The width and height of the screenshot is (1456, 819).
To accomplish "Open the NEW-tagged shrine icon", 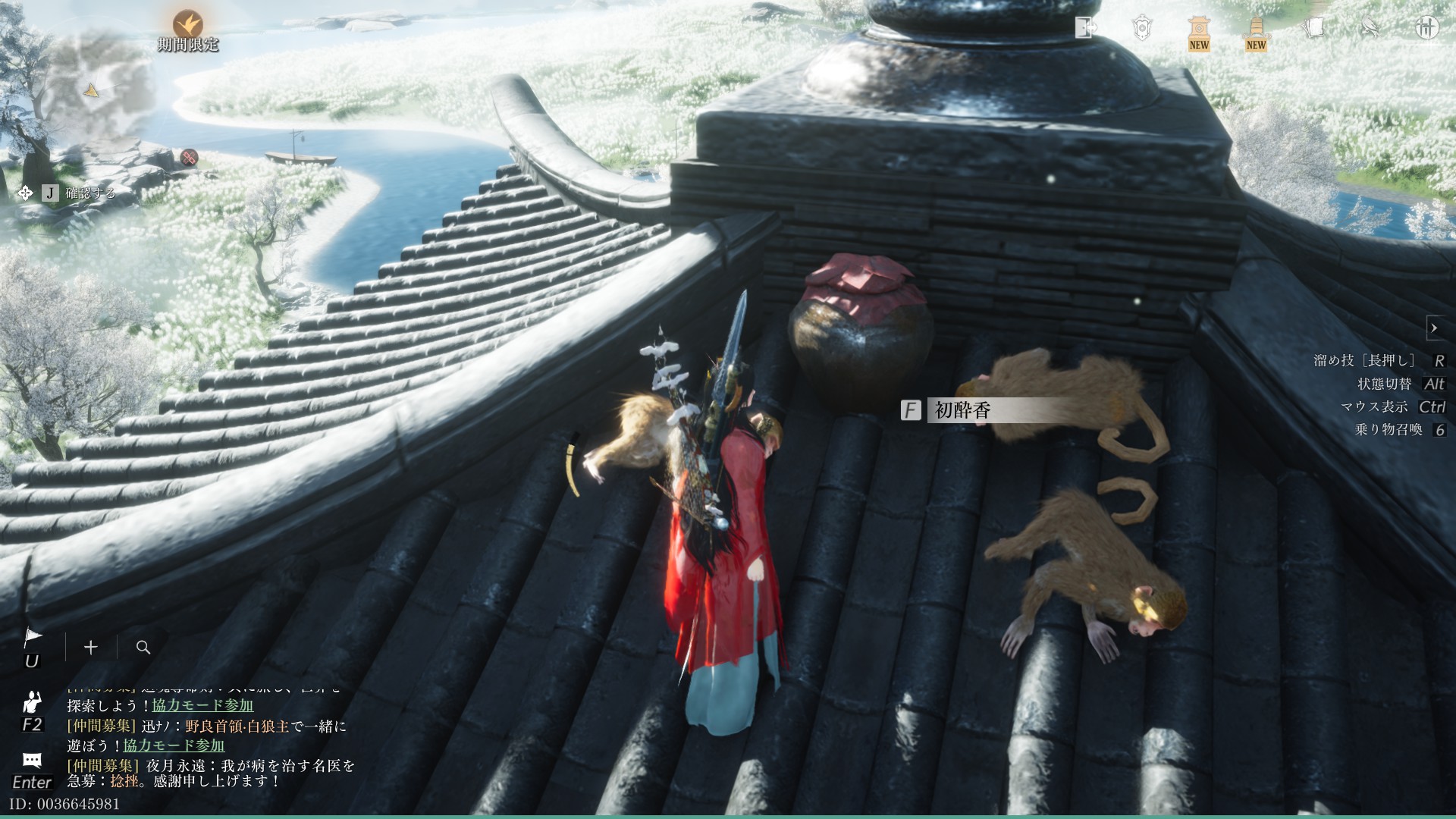I will [1198, 32].
